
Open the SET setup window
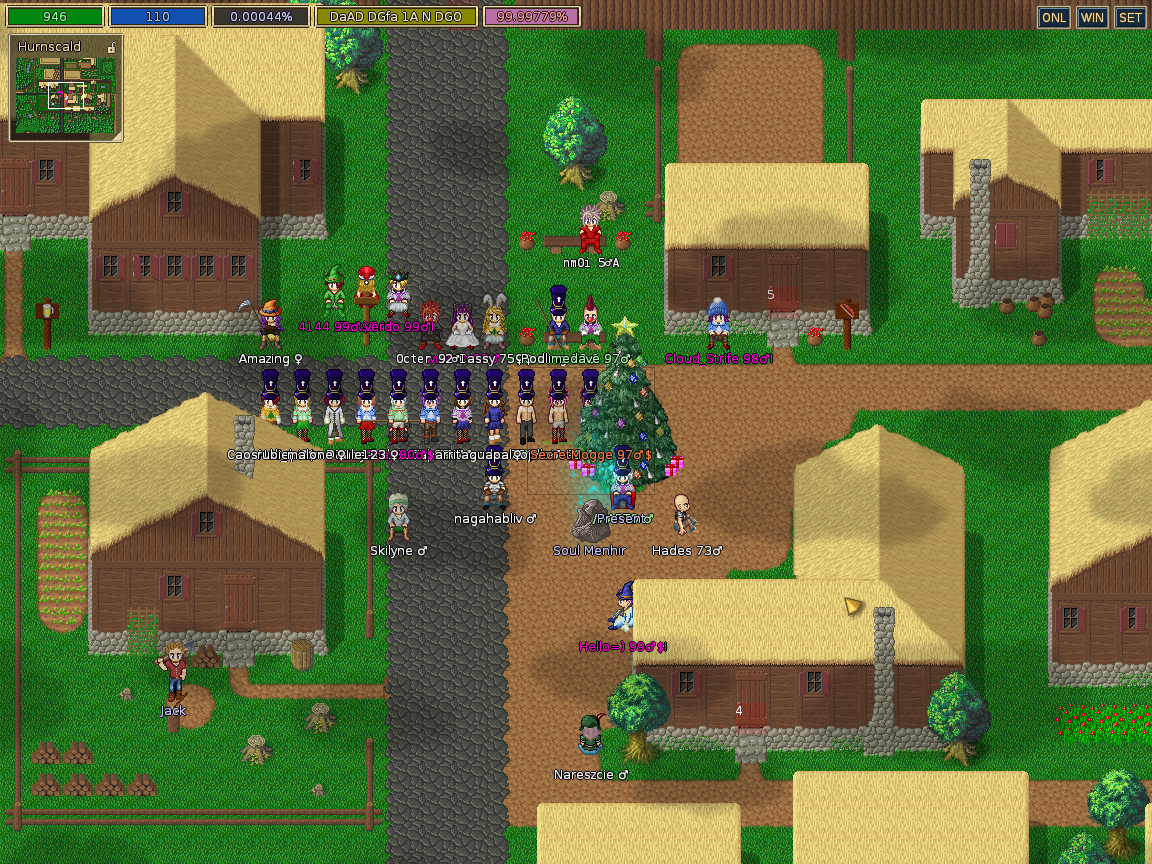pos(1130,17)
